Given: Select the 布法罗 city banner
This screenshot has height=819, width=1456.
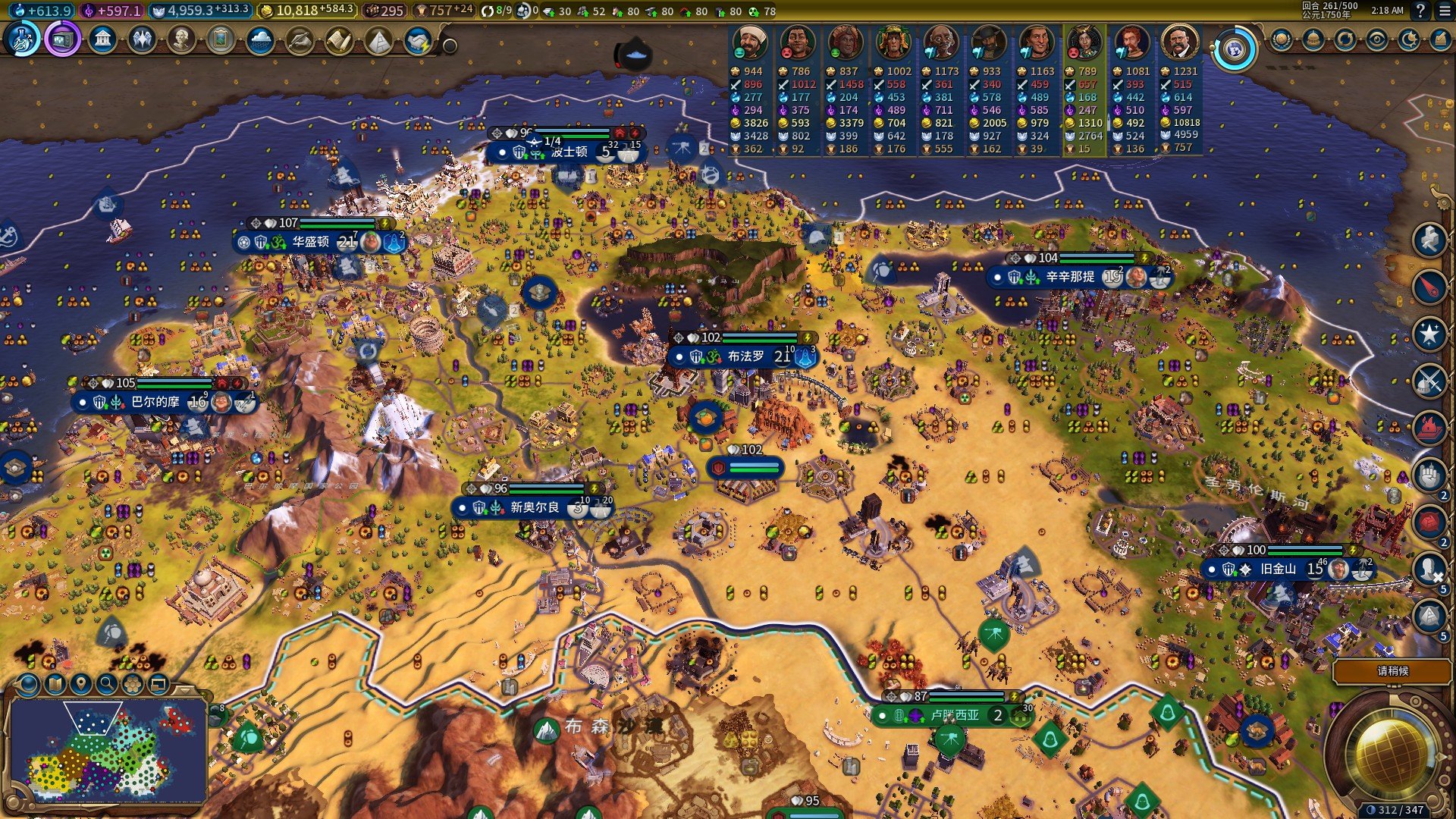Looking at the screenshot, I should pyautogui.click(x=745, y=356).
